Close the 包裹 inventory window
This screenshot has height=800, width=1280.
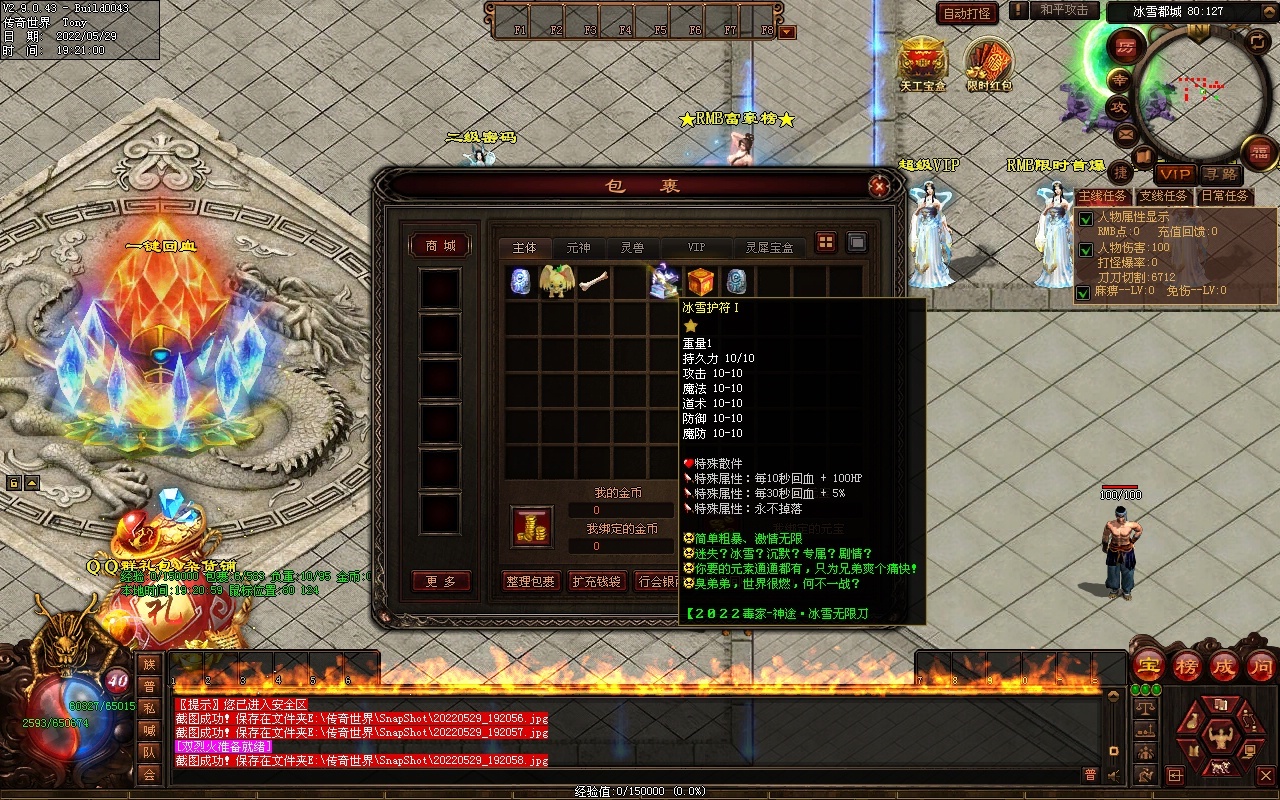879,186
